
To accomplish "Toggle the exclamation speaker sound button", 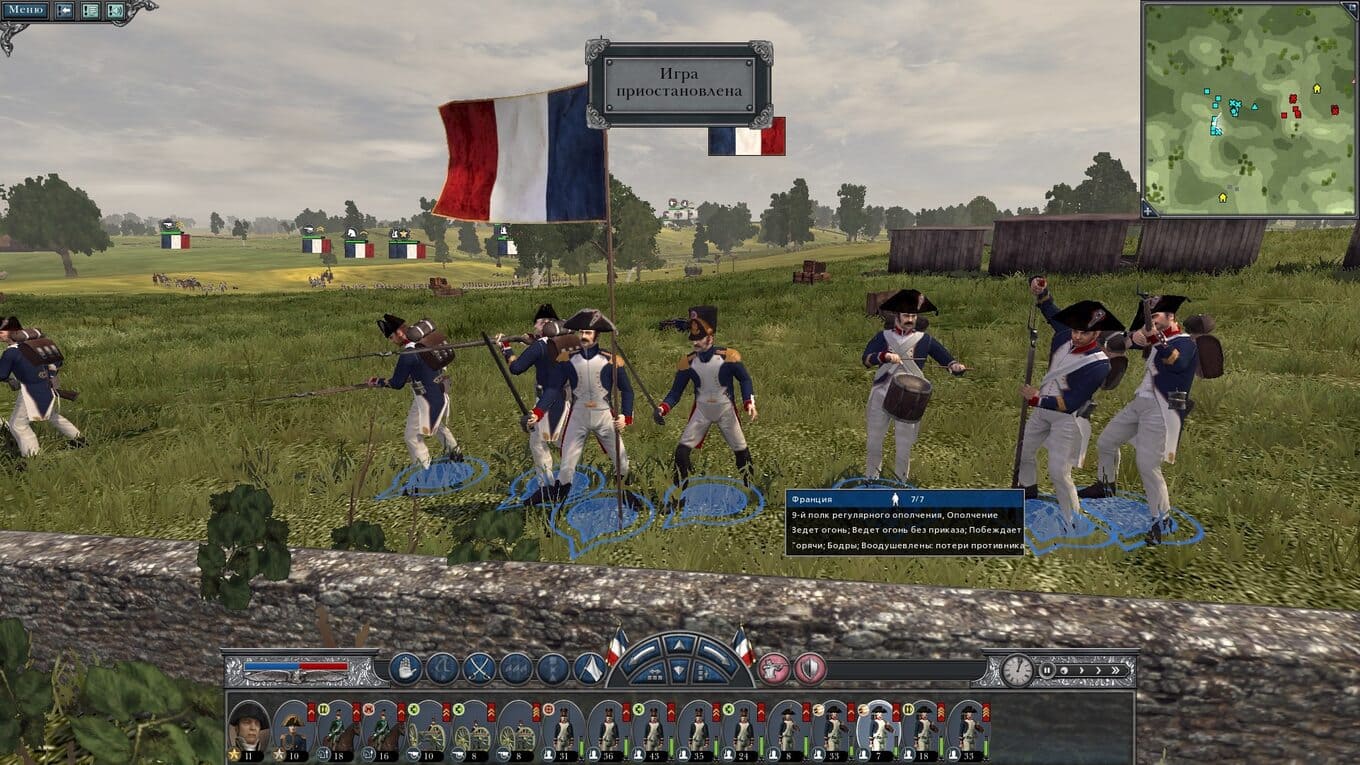I will (115, 11).
